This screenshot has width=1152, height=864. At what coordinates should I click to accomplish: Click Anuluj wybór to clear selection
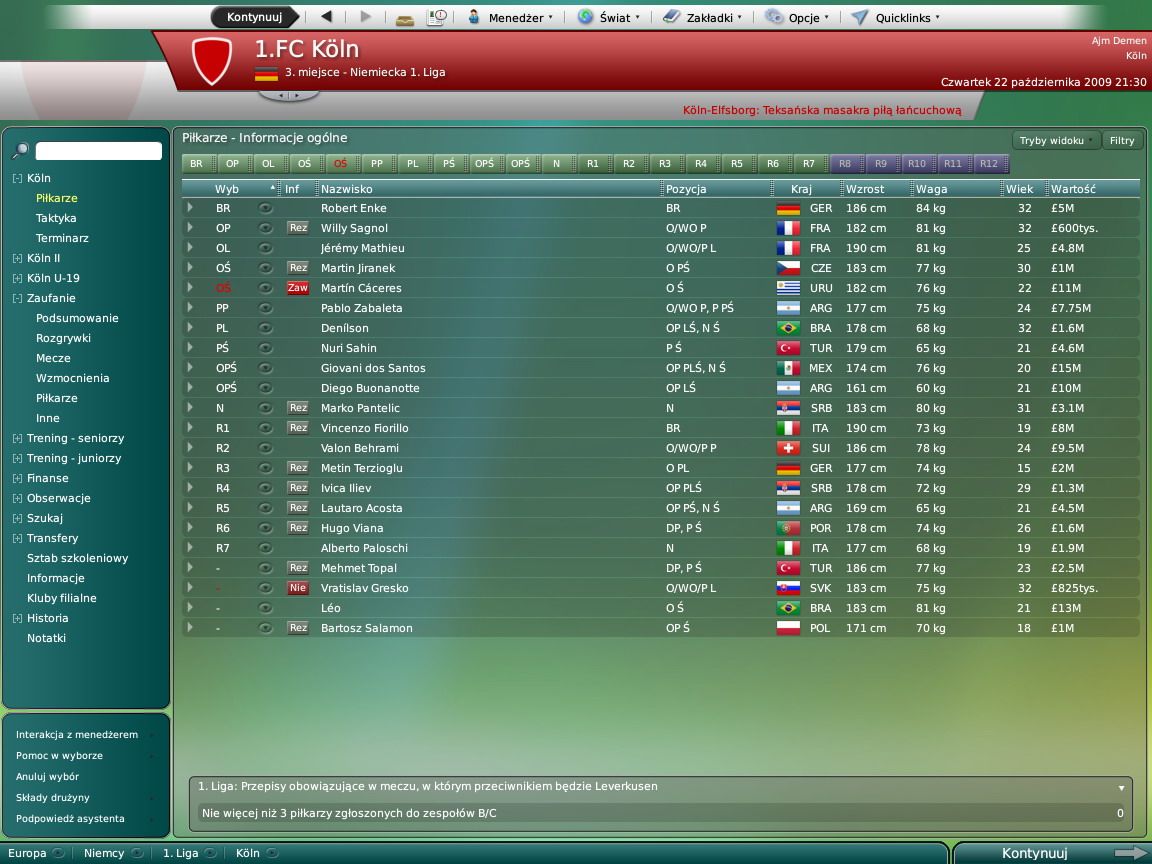[47, 777]
